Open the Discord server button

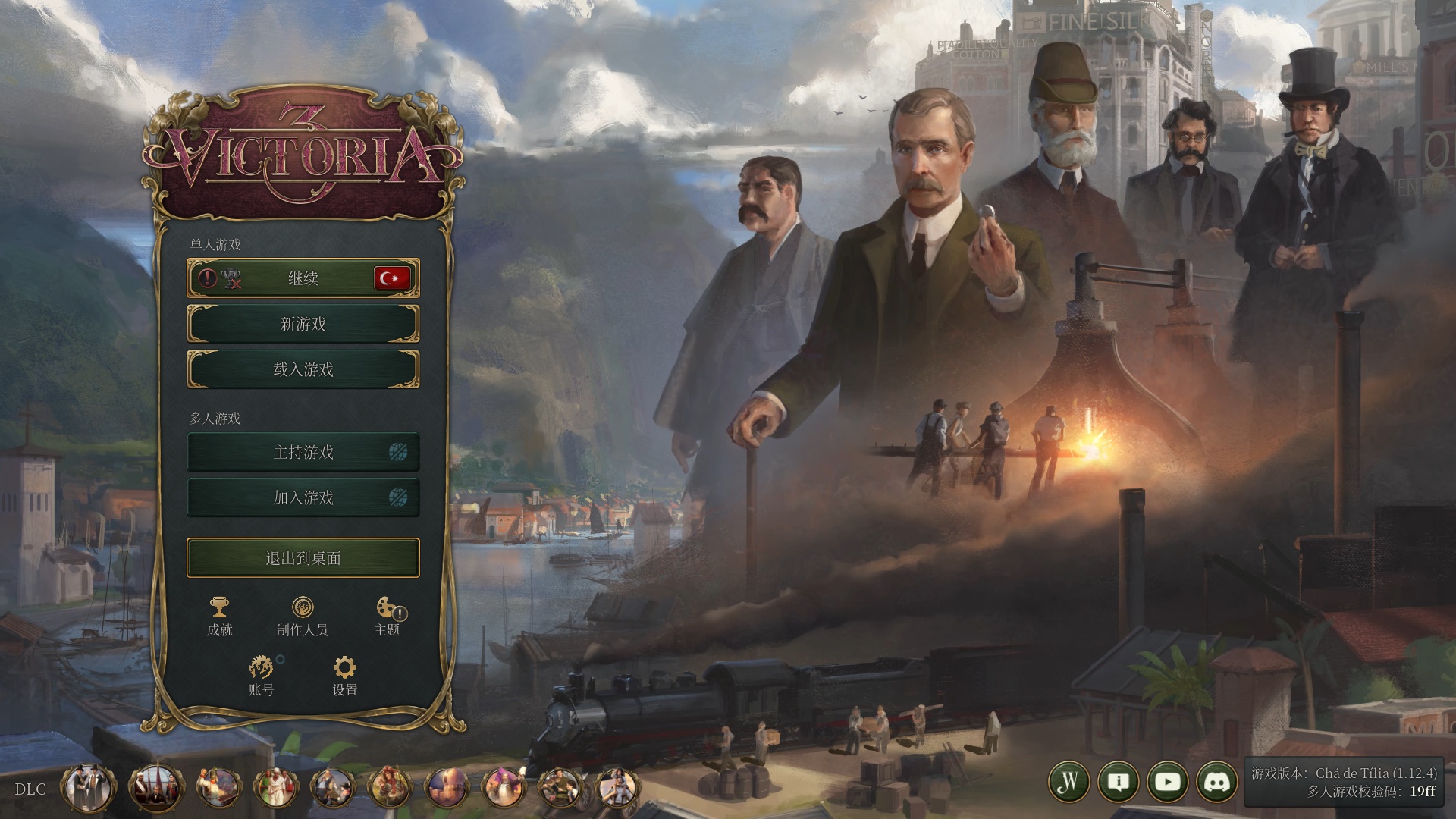[x=1217, y=782]
